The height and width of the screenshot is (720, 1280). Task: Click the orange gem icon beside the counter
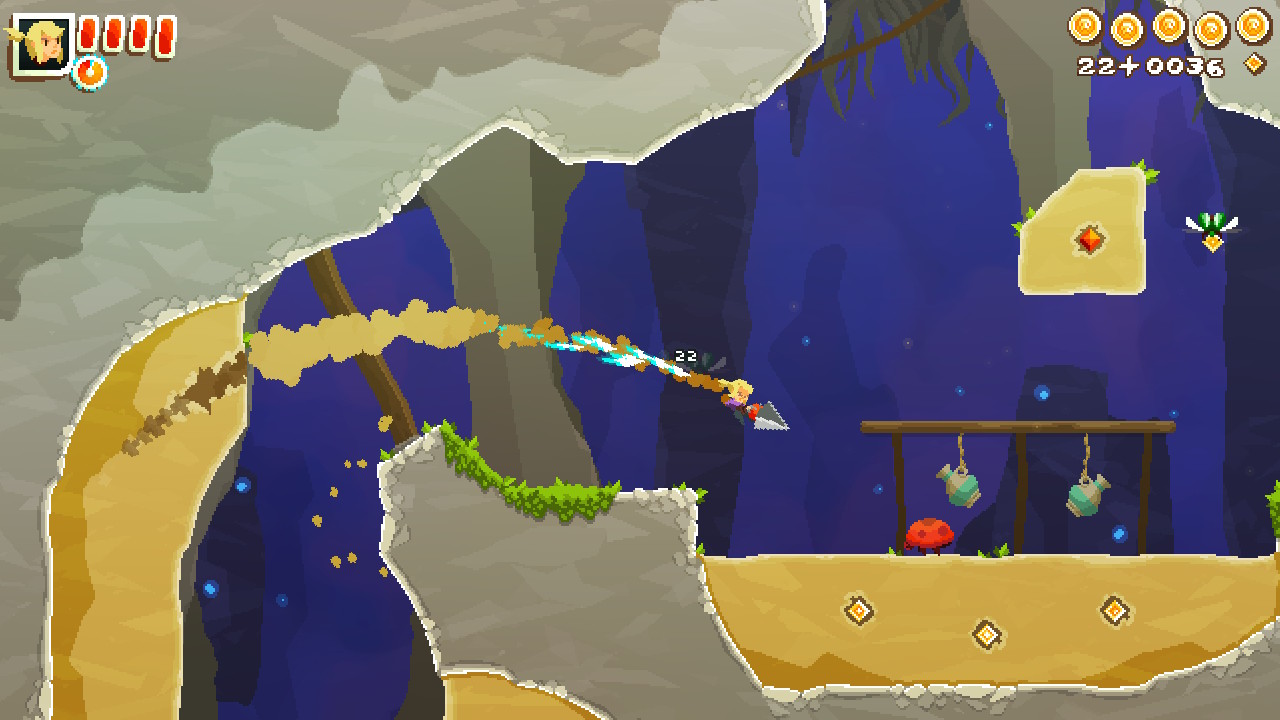coord(1254,65)
